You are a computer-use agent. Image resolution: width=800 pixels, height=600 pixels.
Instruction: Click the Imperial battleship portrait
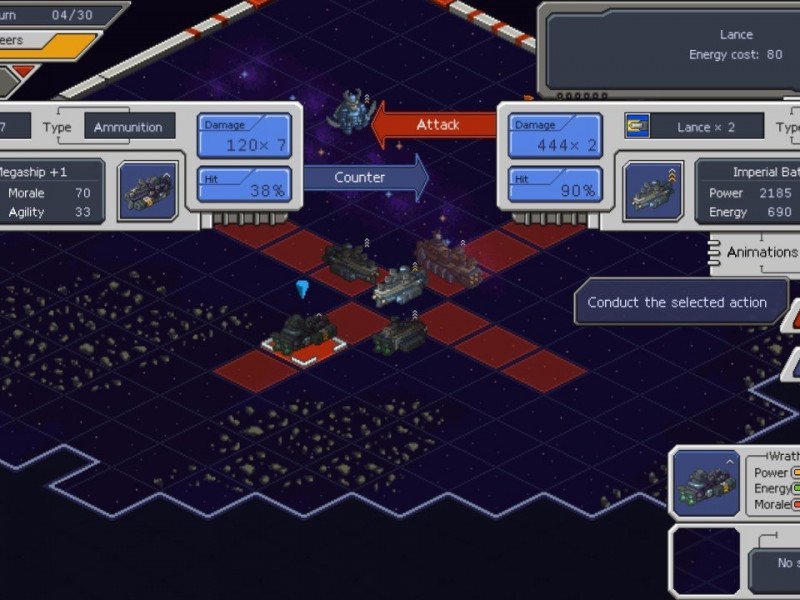point(654,190)
